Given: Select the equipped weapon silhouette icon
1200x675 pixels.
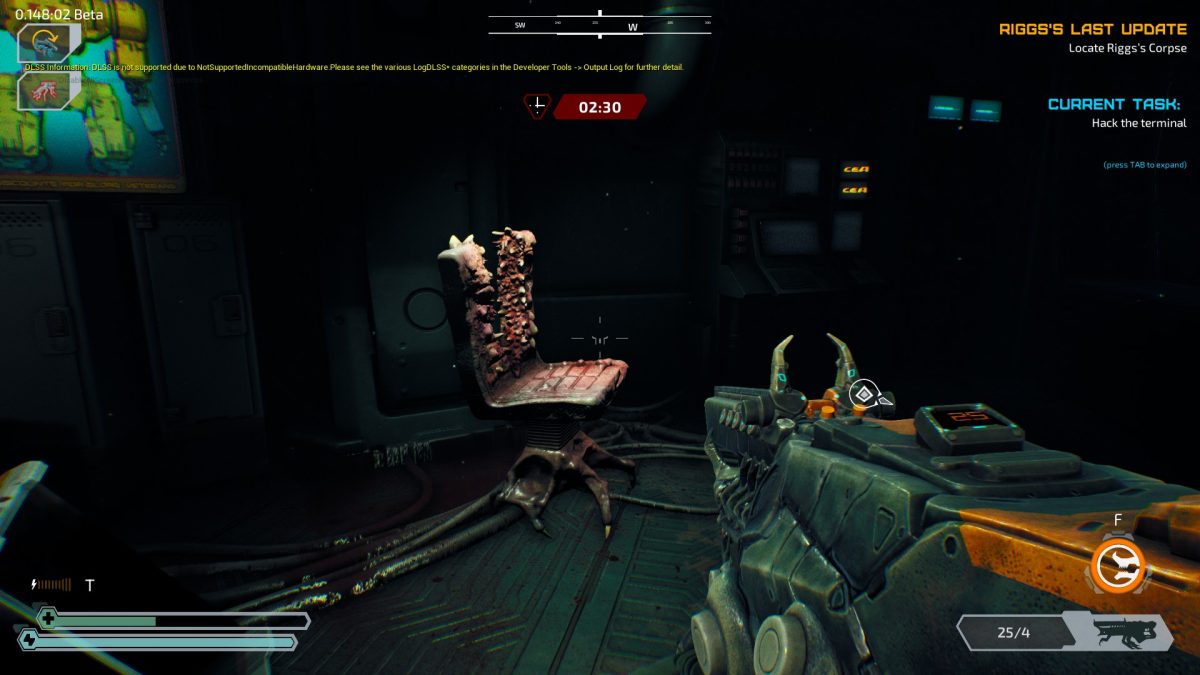Looking at the screenshot, I should (x=1125, y=632).
